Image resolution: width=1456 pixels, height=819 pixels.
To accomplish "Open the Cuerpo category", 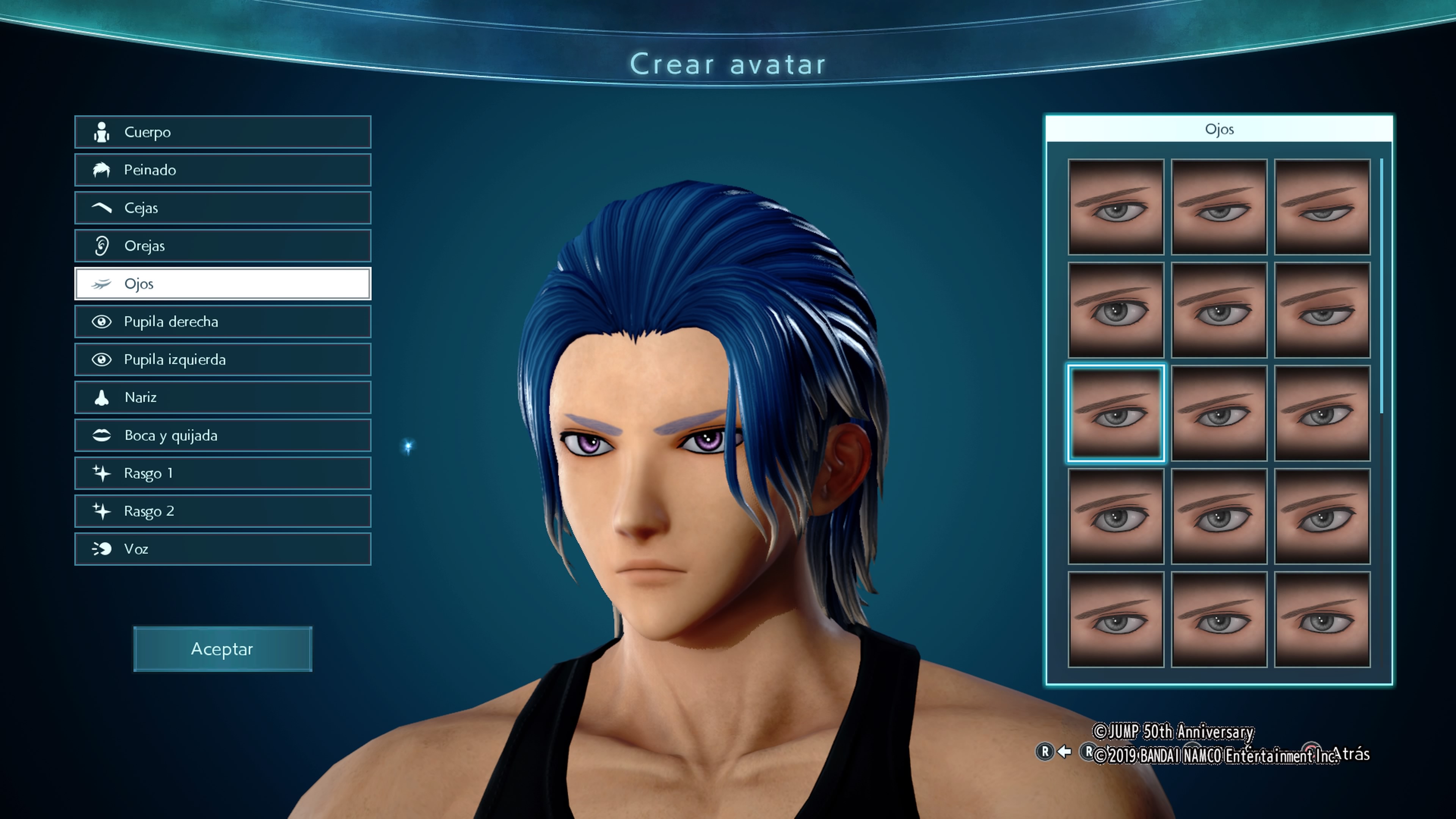I will (222, 132).
